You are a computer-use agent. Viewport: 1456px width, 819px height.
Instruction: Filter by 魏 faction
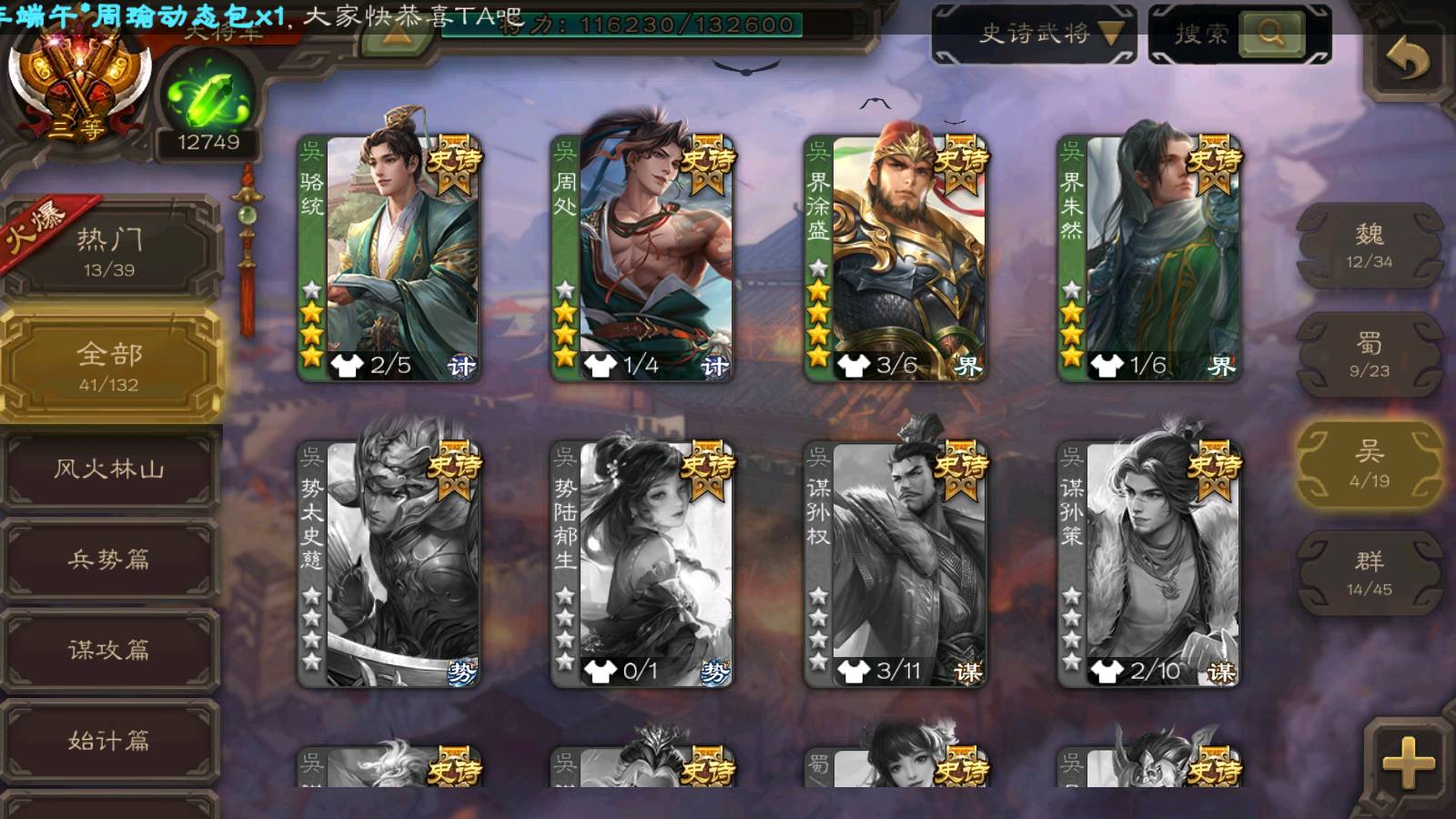click(x=1369, y=246)
